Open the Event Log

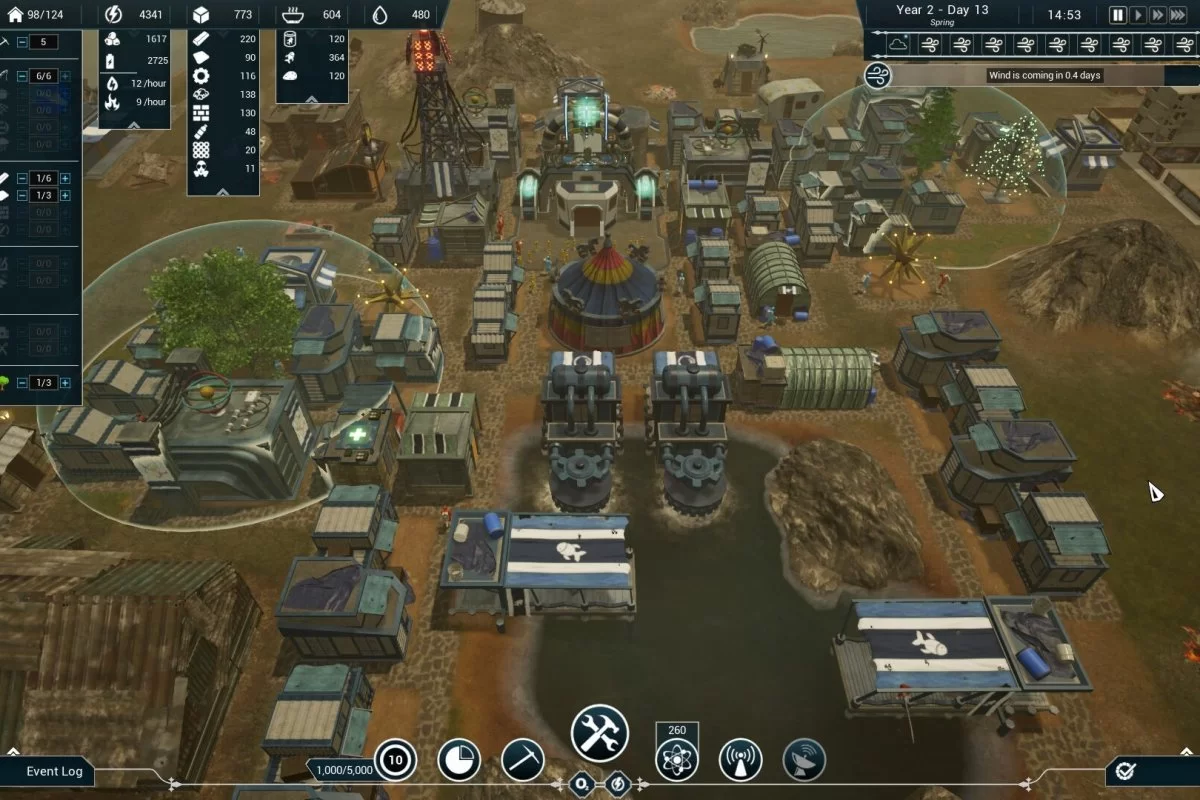[54, 771]
